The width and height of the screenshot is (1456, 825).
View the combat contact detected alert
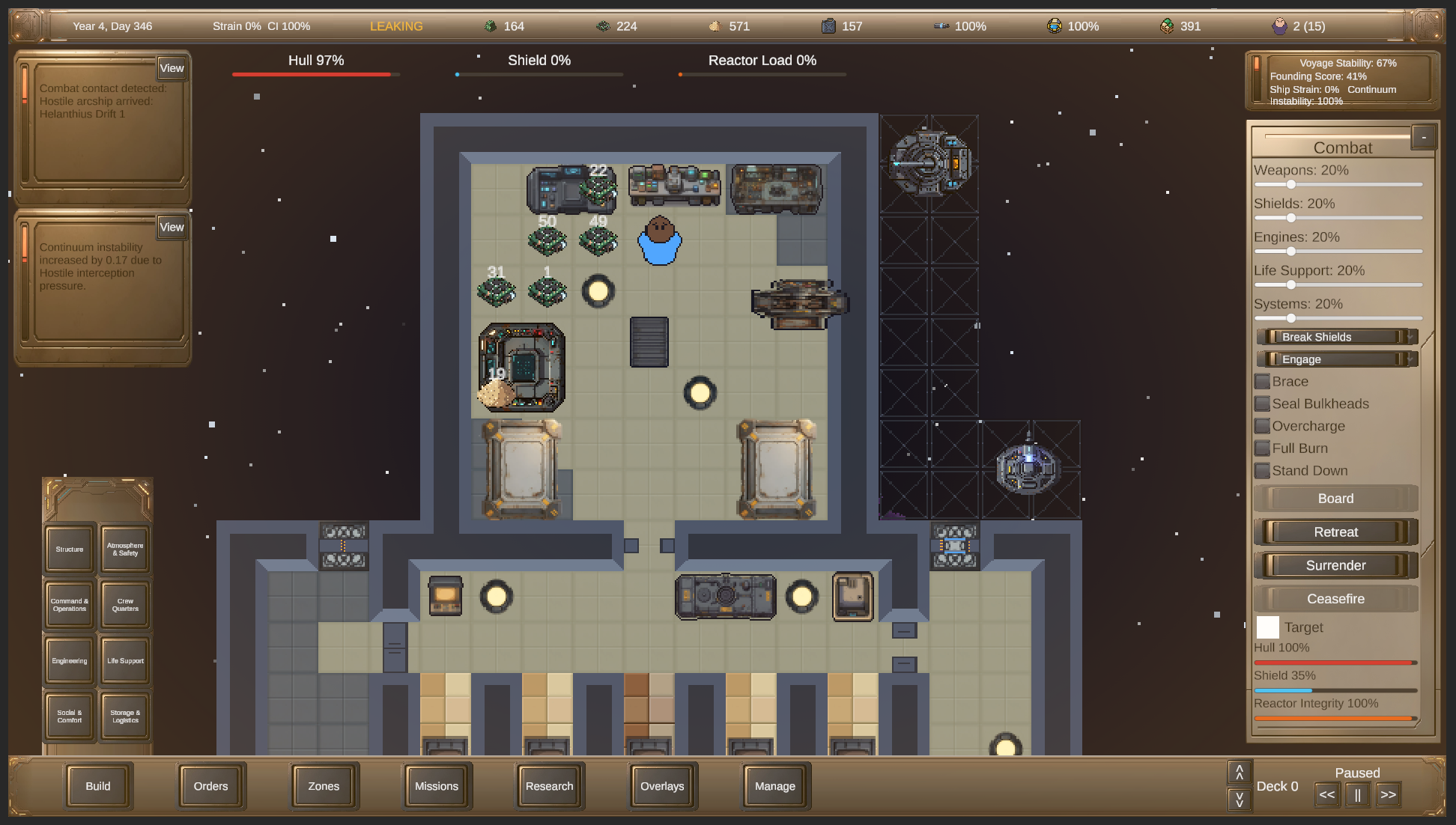[x=172, y=68]
